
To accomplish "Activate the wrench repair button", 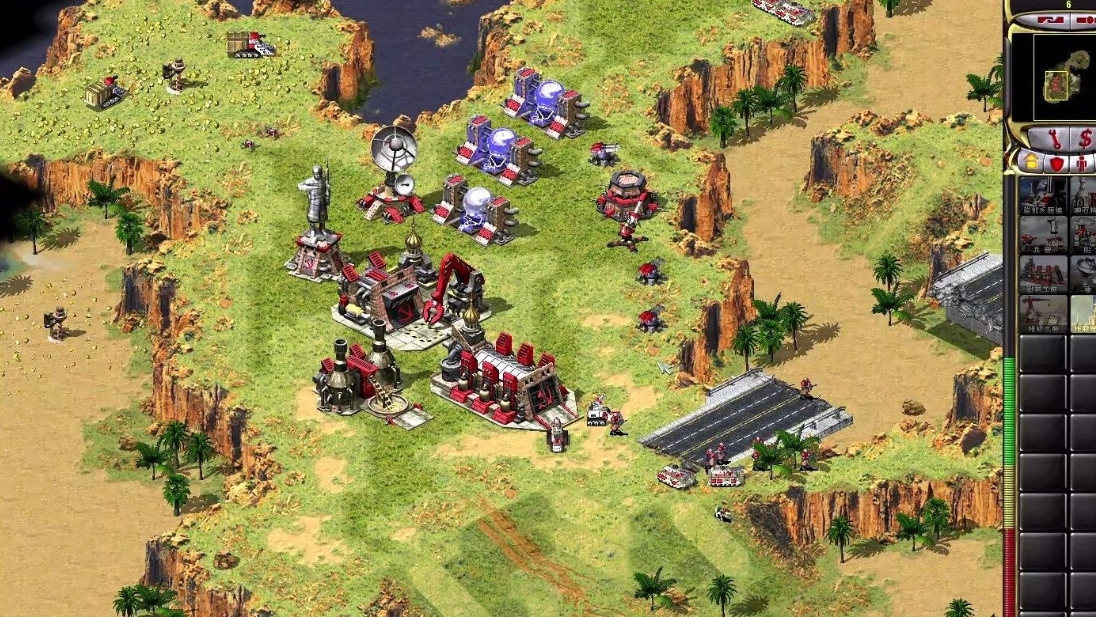I will click(x=1046, y=138).
